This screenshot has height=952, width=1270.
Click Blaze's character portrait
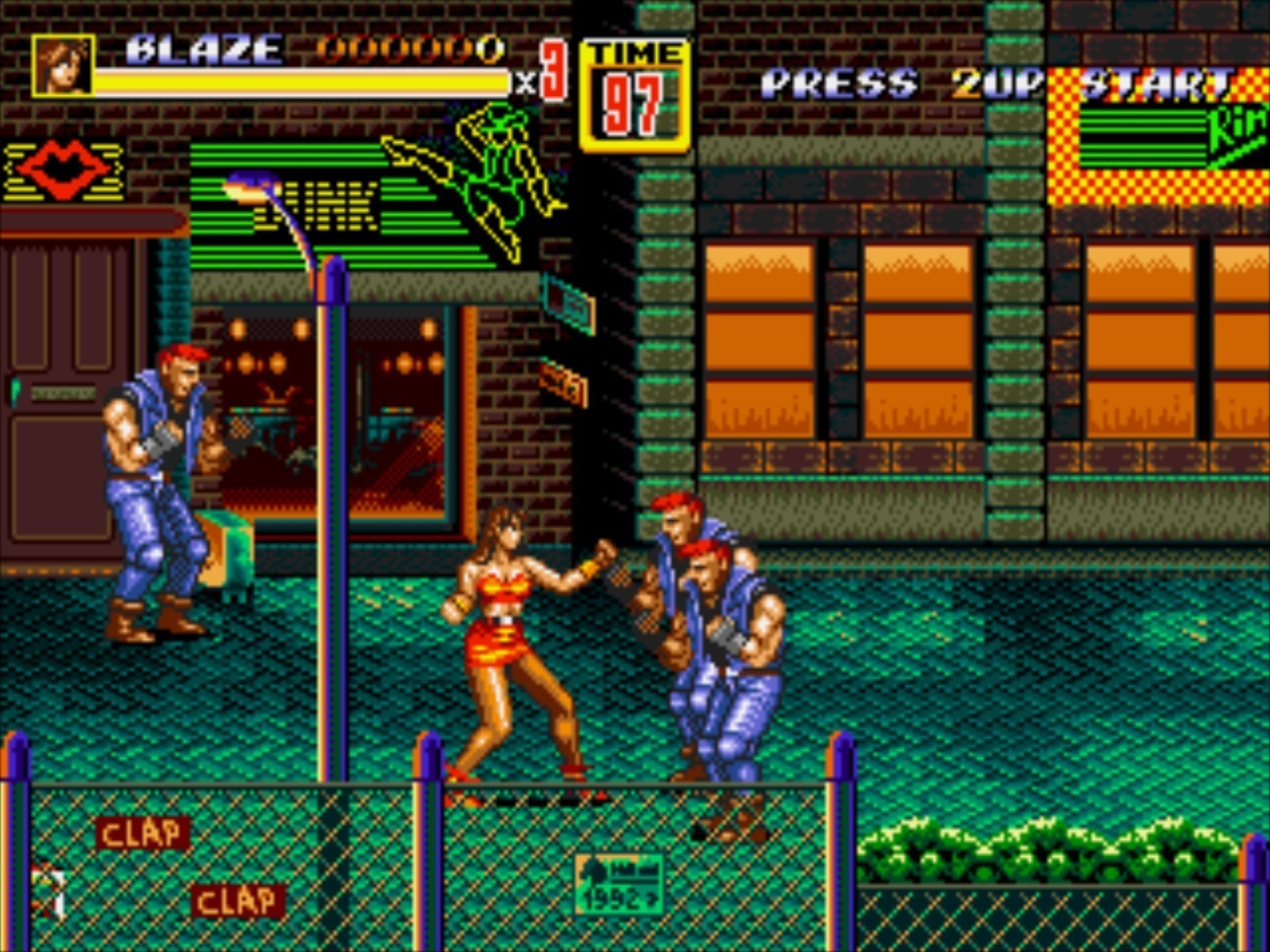coord(62,66)
